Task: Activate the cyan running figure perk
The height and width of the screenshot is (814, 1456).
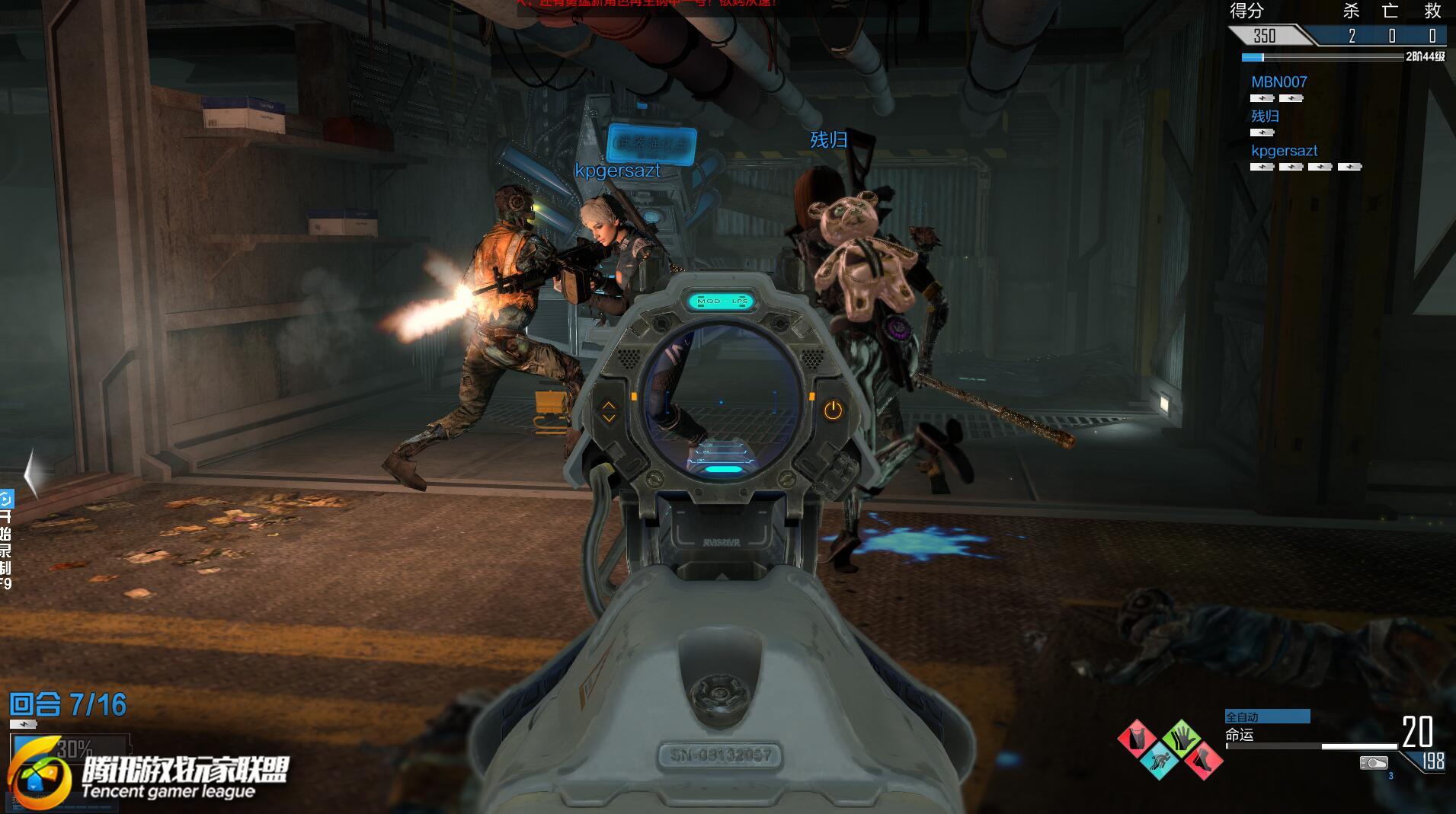Action: click(1160, 760)
